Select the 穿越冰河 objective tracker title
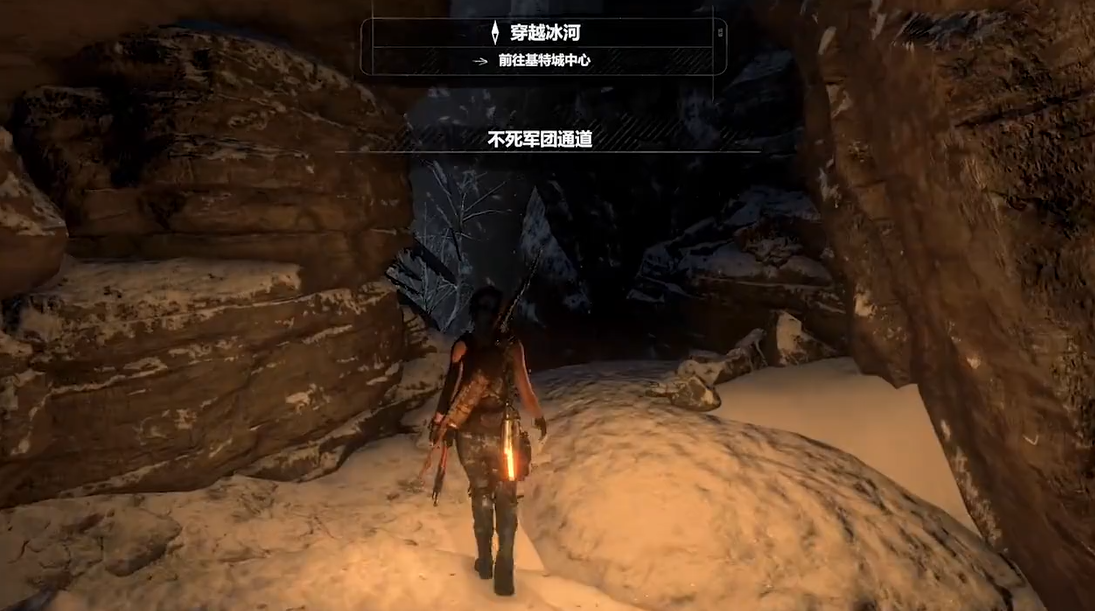The image size is (1095, 611). point(545,33)
